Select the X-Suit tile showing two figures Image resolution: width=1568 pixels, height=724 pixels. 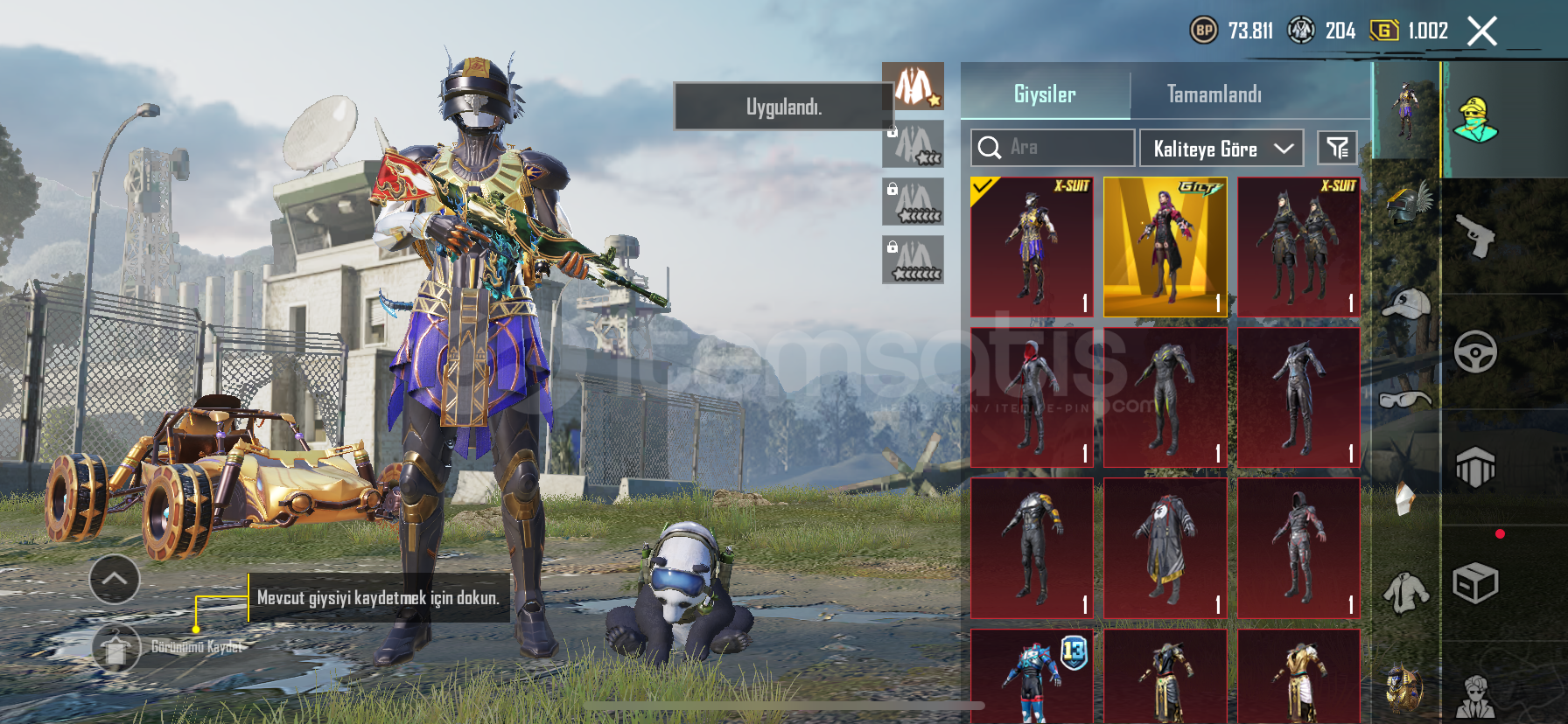tap(1298, 247)
